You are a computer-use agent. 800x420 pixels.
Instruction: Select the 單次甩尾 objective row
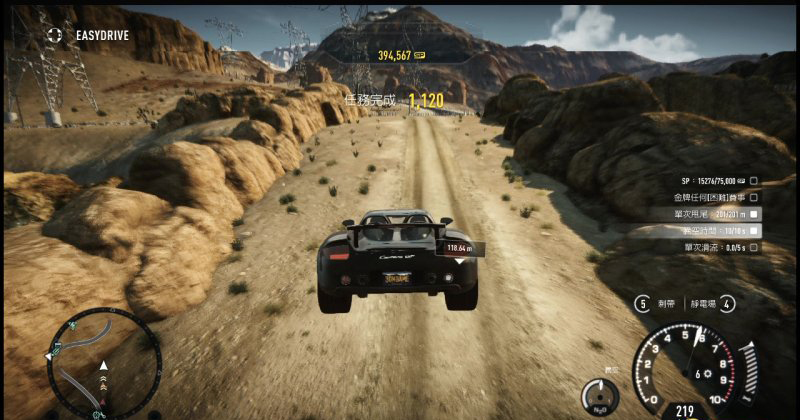tap(718, 214)
